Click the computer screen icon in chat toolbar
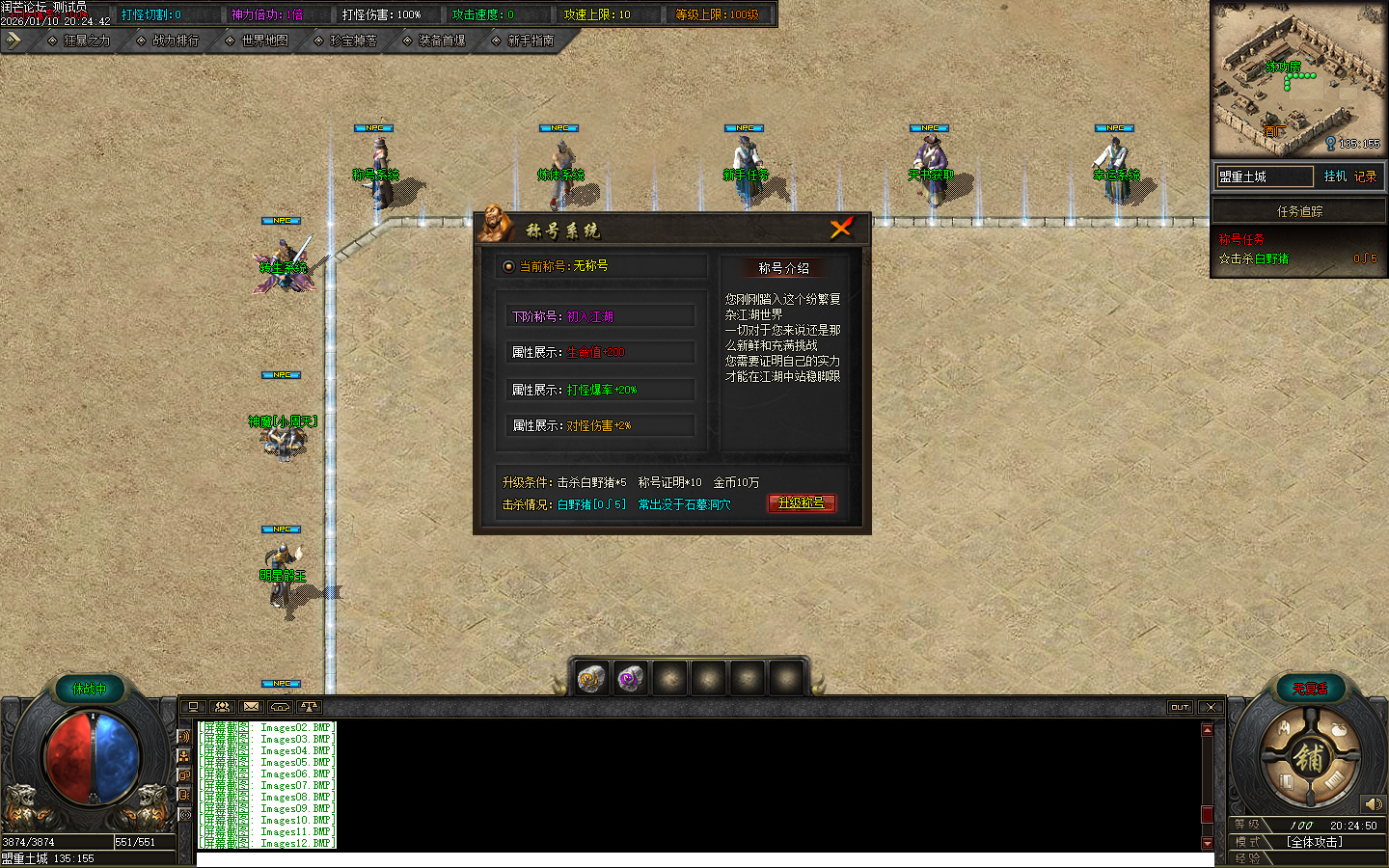 (192, 706)
